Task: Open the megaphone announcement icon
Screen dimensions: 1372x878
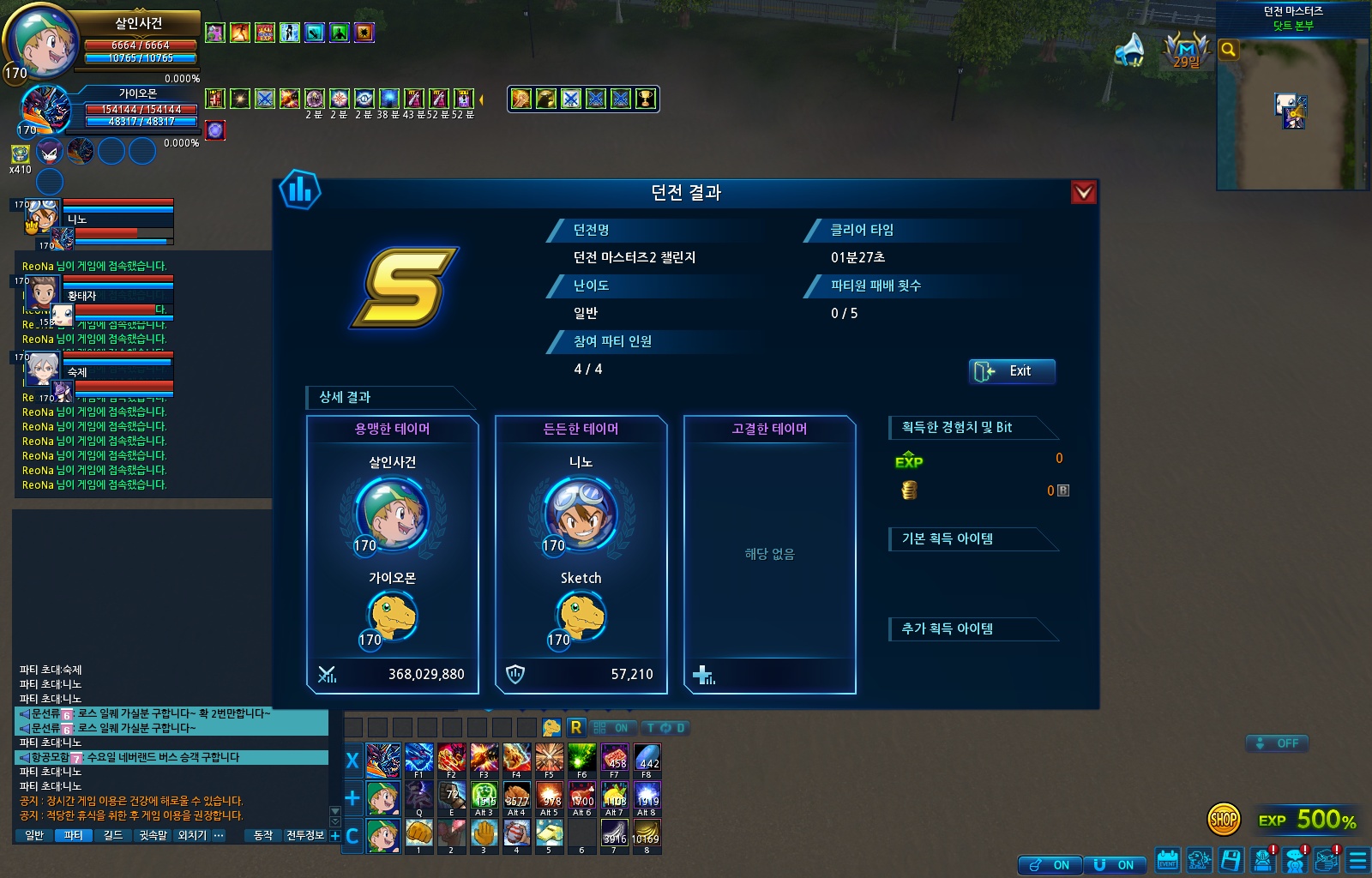Action: tap(1130, 50)
